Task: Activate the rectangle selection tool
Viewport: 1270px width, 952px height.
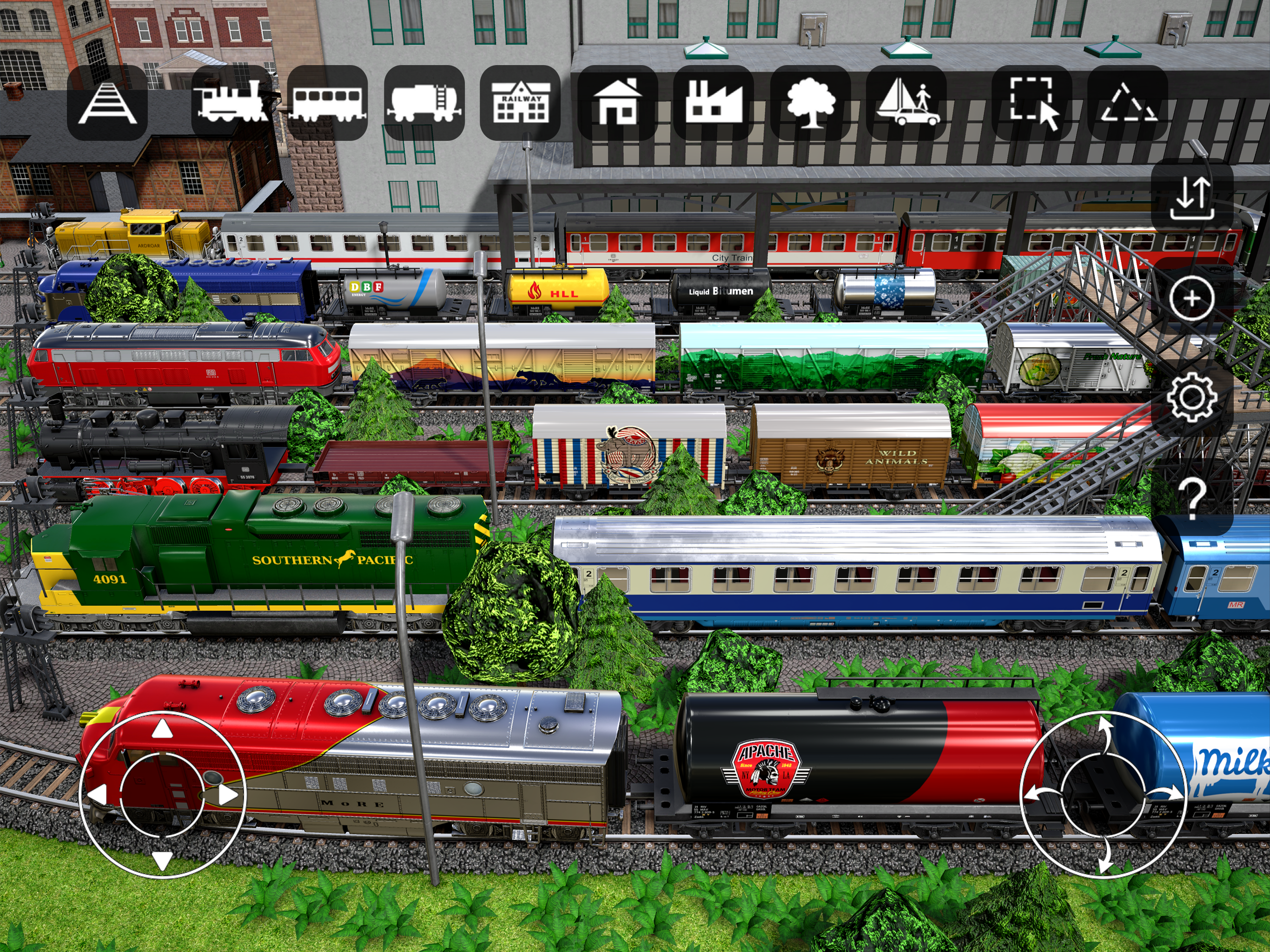Action: coord(1032,103)
